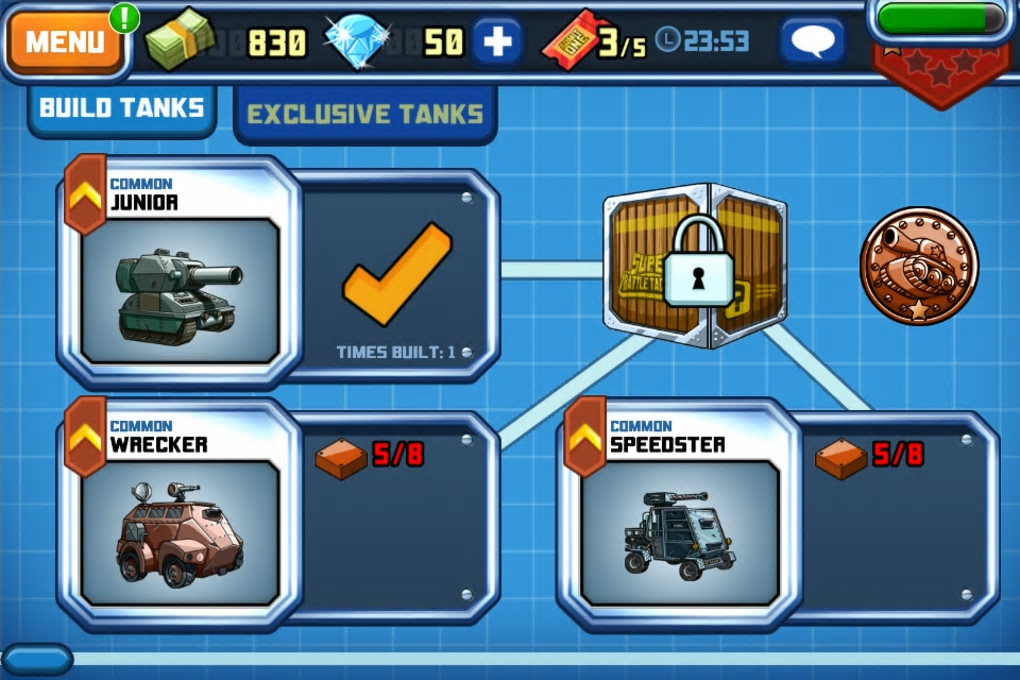Tap the locked supply crate
1020x680 pixels.
click(x=696, y=265)
